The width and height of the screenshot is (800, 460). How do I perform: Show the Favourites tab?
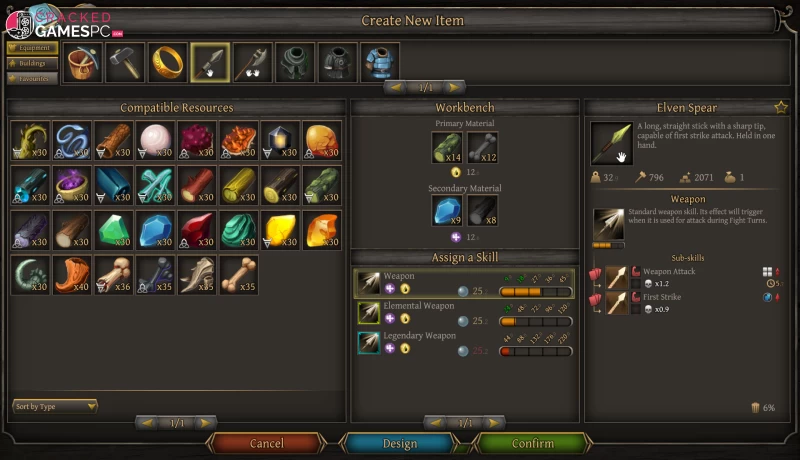coord(31,78)
